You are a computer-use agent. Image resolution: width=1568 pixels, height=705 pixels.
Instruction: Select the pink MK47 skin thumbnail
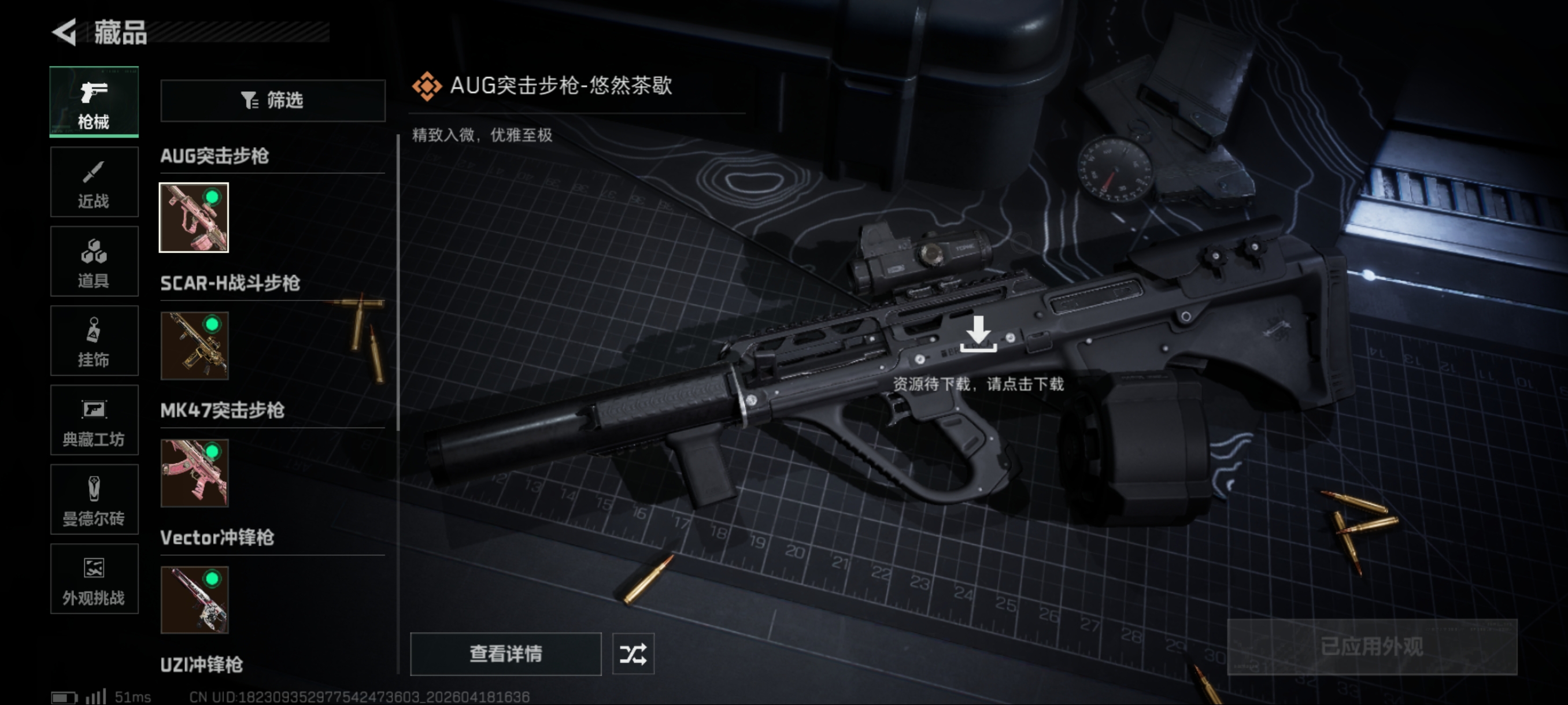coord(194,473)
